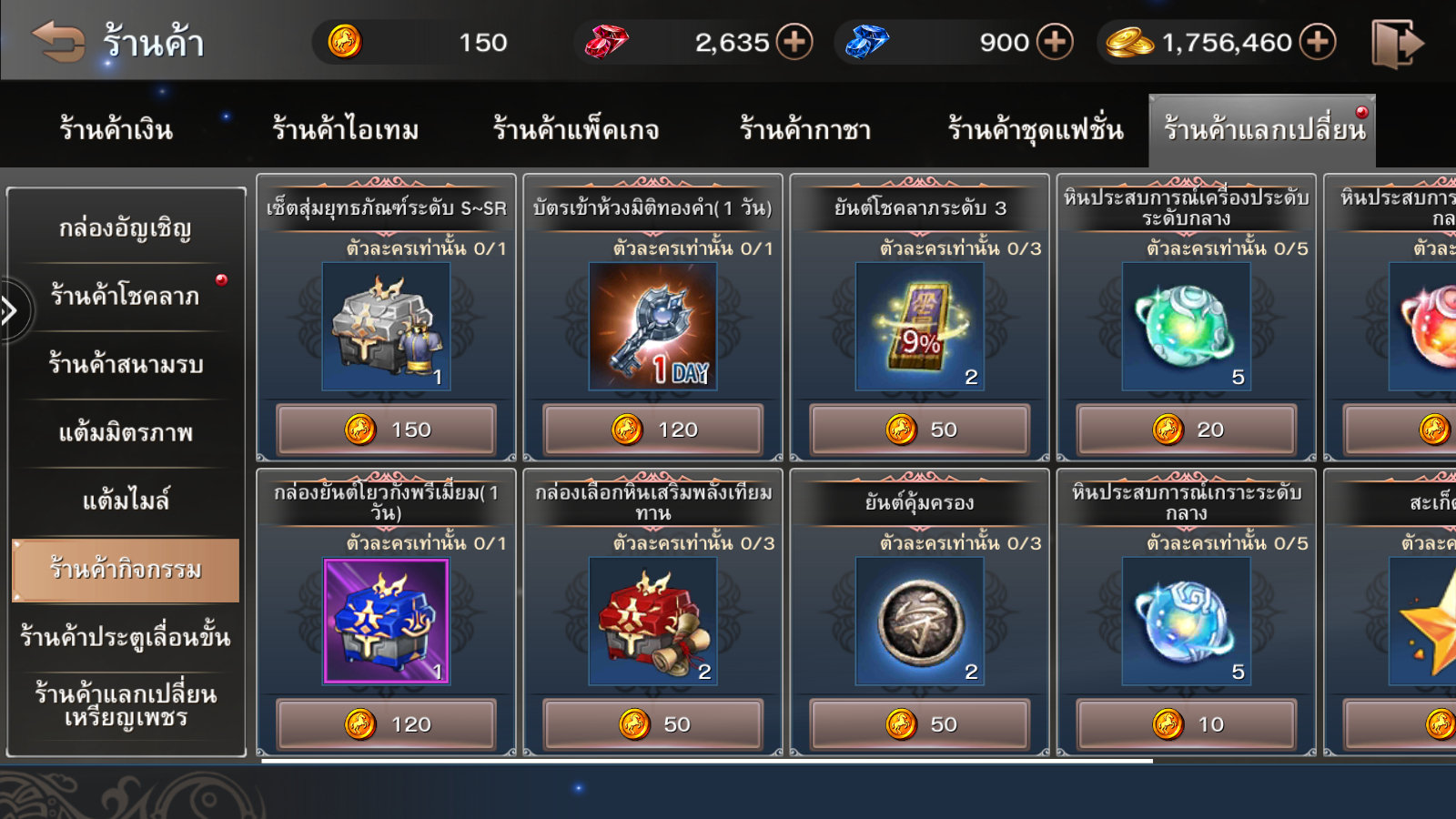Open the ร้านค้าไอเทม tab
1456x819 pixels.
pyautogui.click(x=346, y=130)
